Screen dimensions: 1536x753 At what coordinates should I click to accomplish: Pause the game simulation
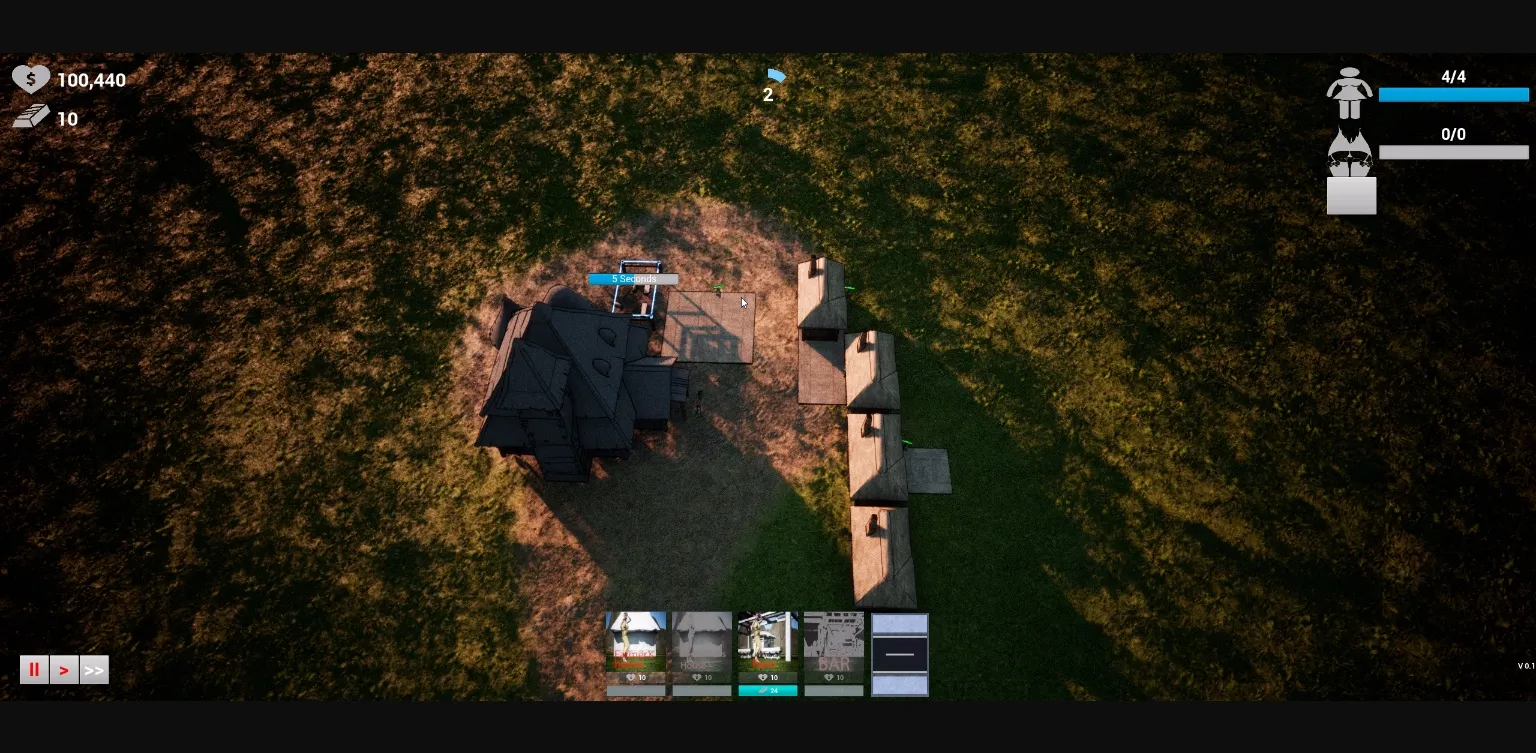34,669
